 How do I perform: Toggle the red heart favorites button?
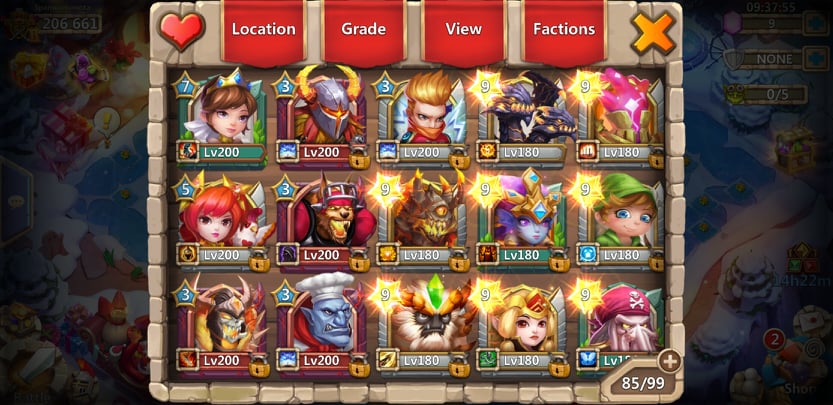[181, 31]
